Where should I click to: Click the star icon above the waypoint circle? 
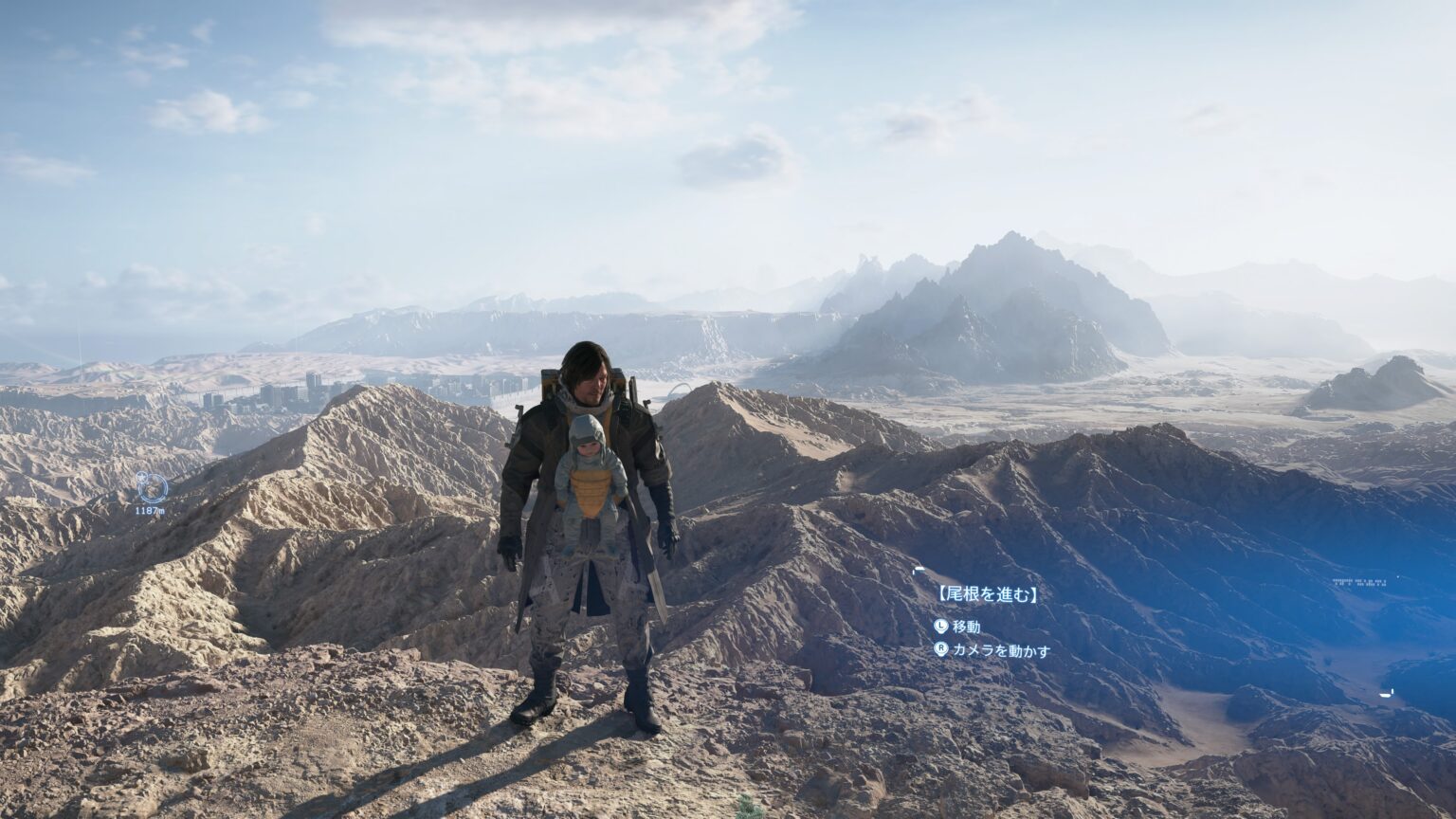[x=141, y=477]
